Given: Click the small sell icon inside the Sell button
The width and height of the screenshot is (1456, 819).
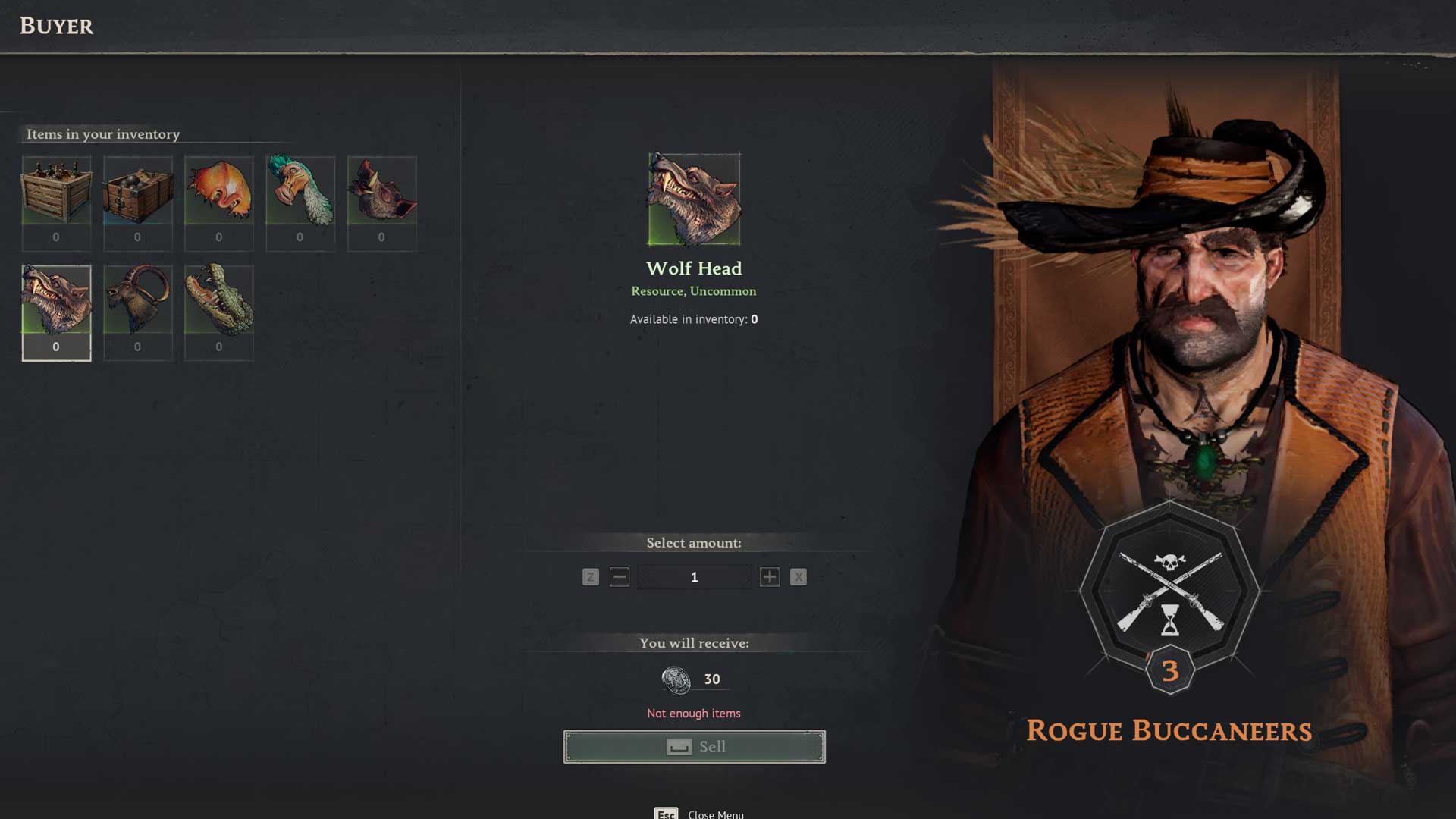Looking at the screenshot, I should click(x=680, y=746).
